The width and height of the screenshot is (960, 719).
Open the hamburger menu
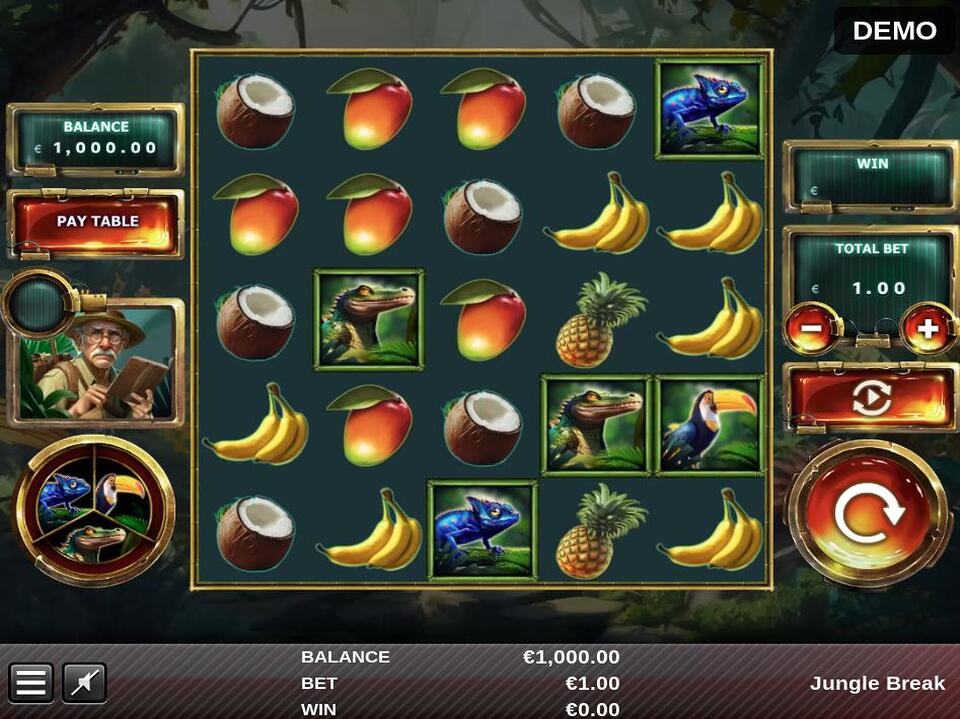(x=31, y=683)
